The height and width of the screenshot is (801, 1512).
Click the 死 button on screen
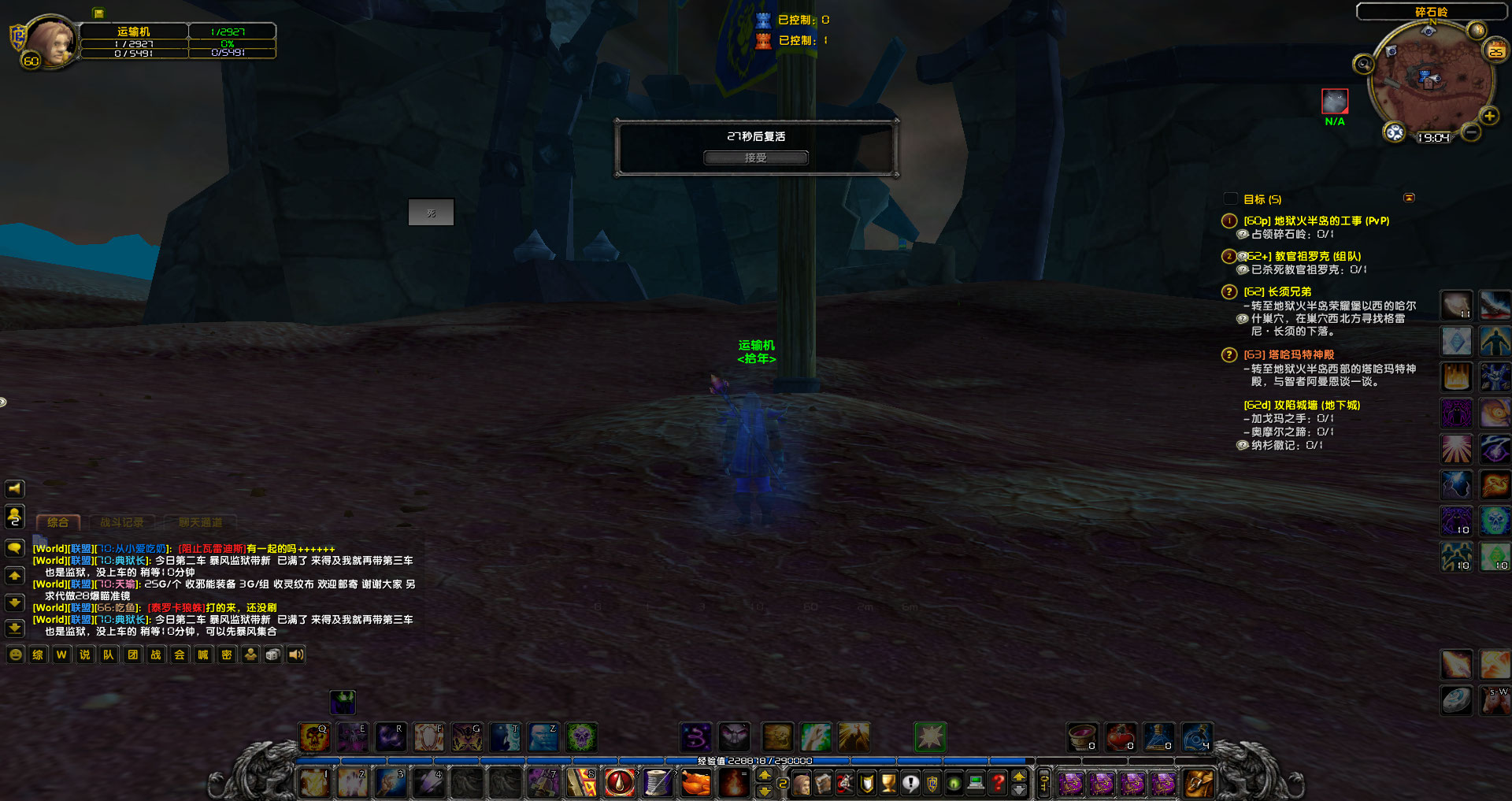[431, 211]
